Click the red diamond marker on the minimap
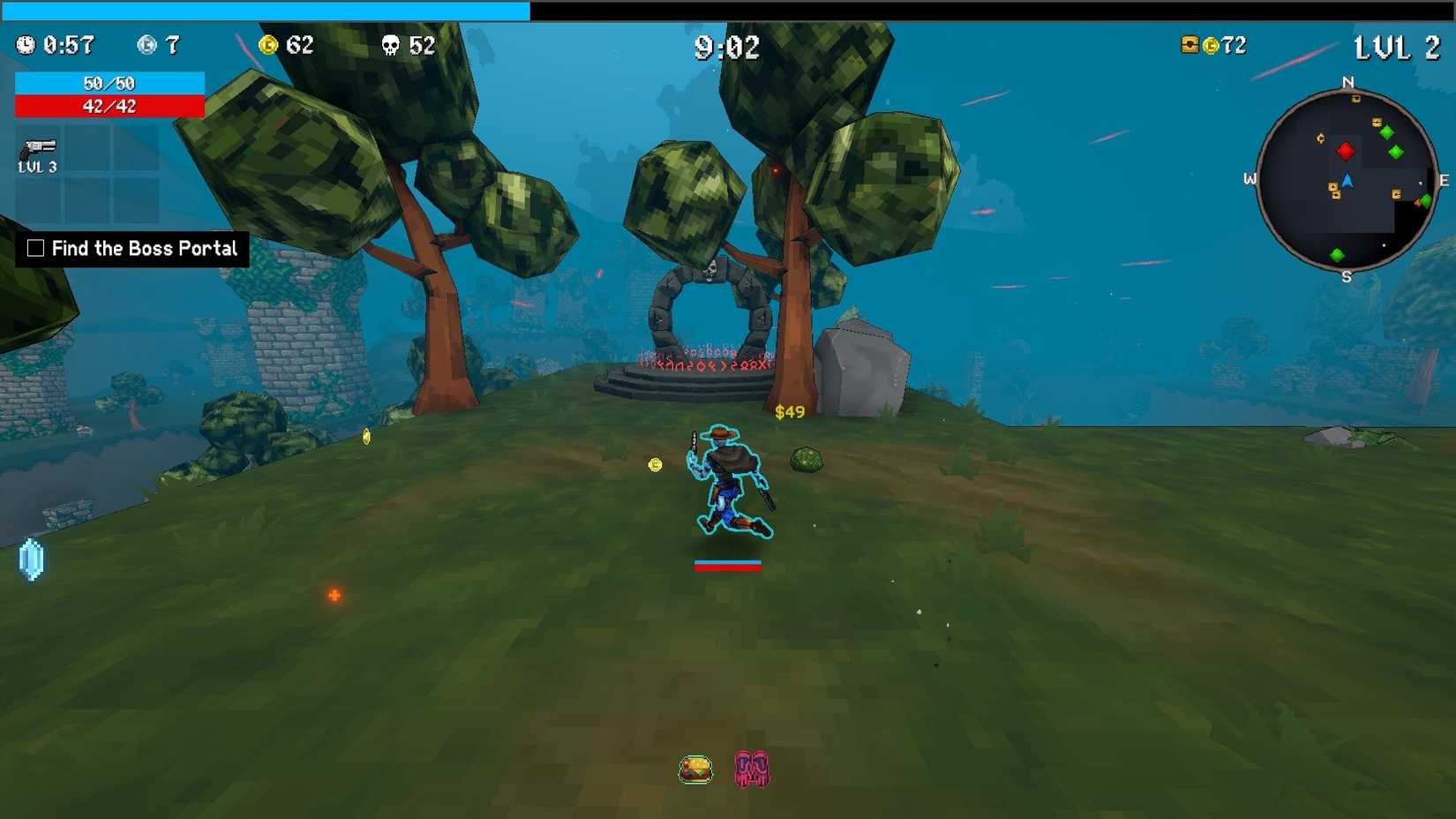 point(1345,151)
